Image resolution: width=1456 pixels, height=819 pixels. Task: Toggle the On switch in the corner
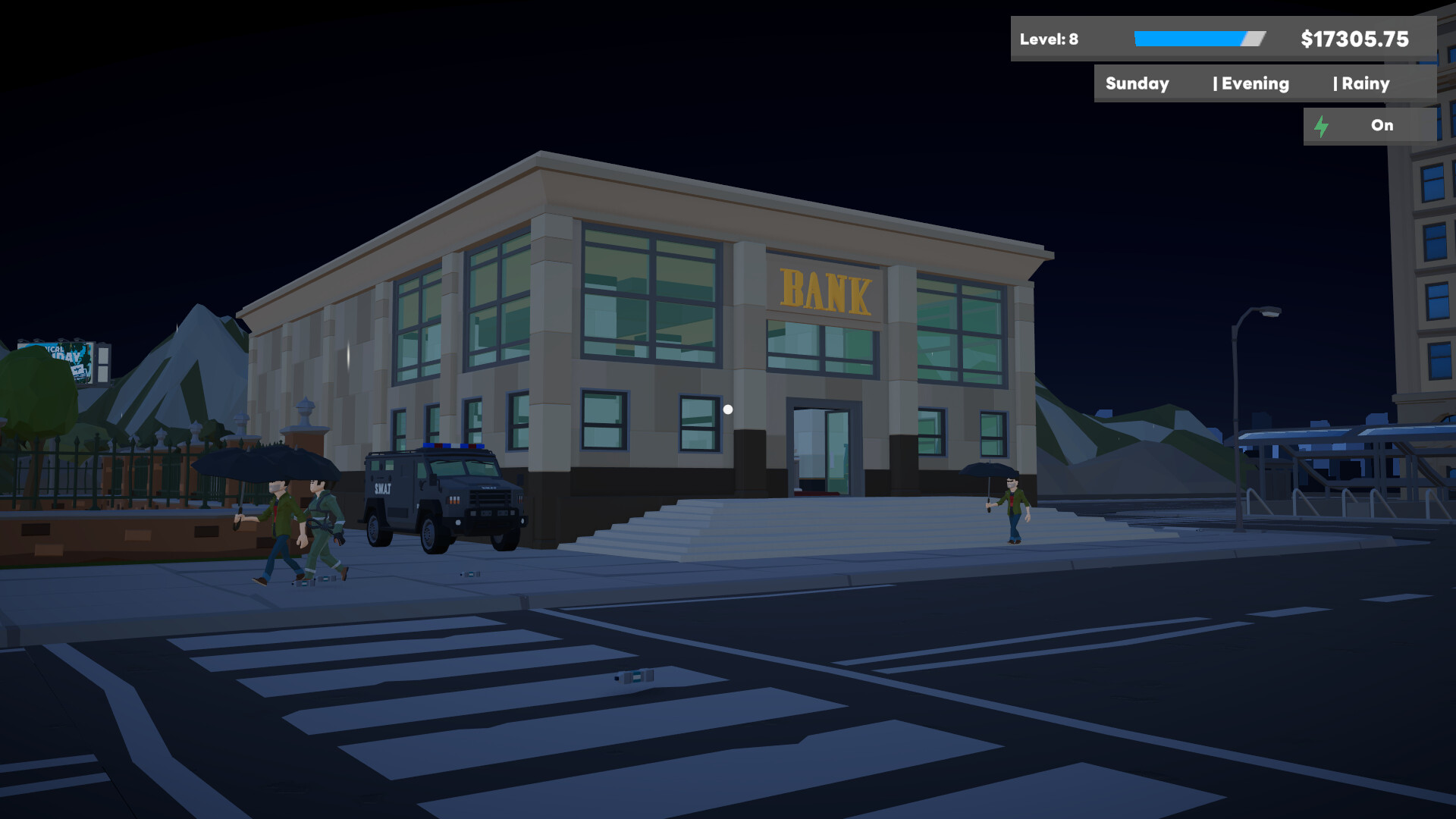pyautogui.click(x=1382, y=125)
